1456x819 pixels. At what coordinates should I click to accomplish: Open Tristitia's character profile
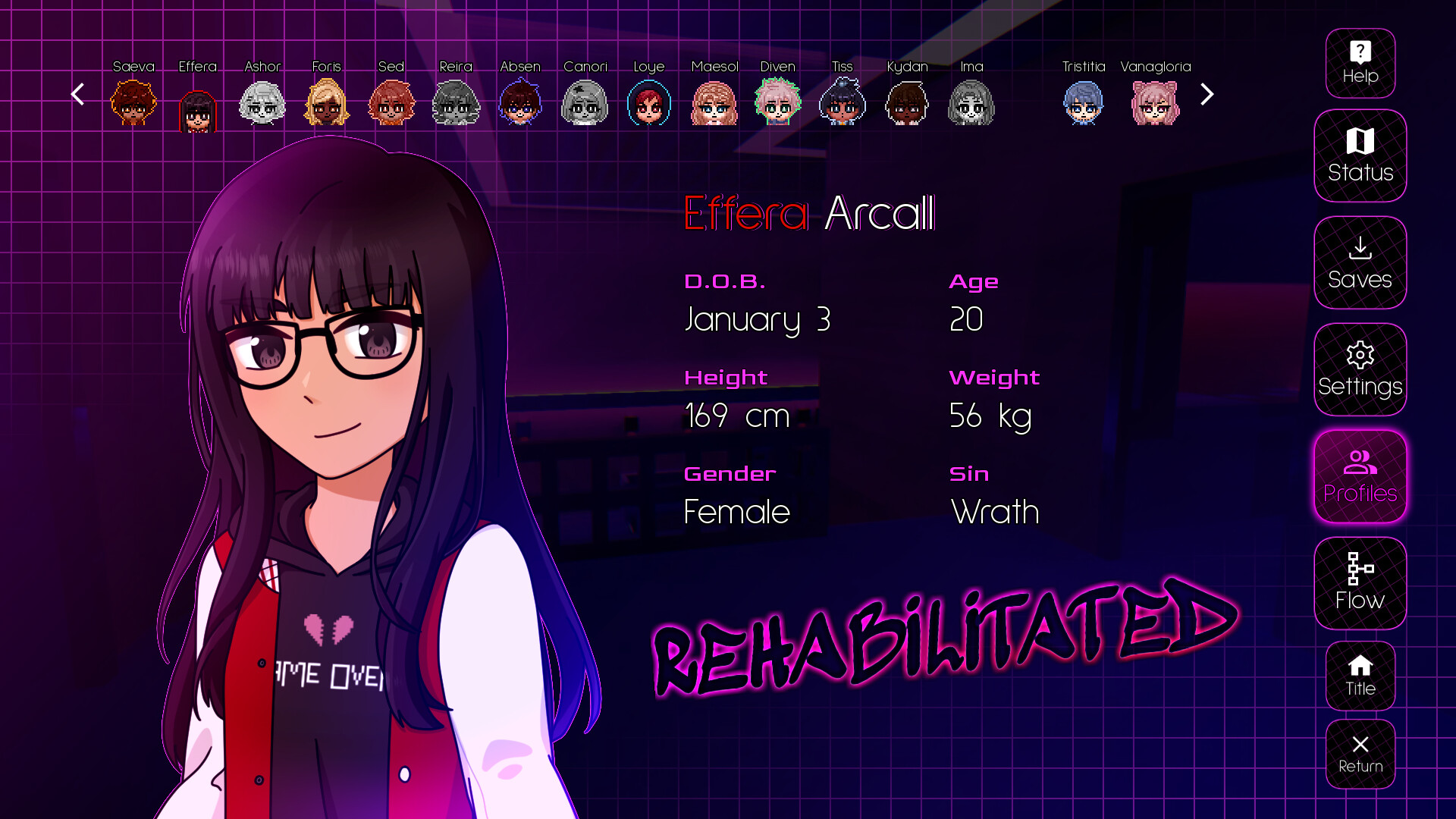click(1083, 103)
